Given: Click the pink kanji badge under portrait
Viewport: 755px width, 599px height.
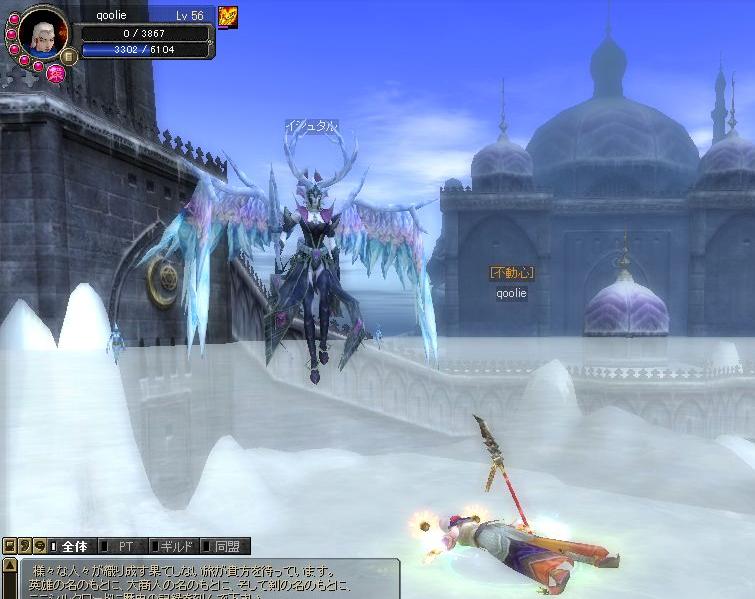Looking at the screenshot, I should click(x=56, y=71).
